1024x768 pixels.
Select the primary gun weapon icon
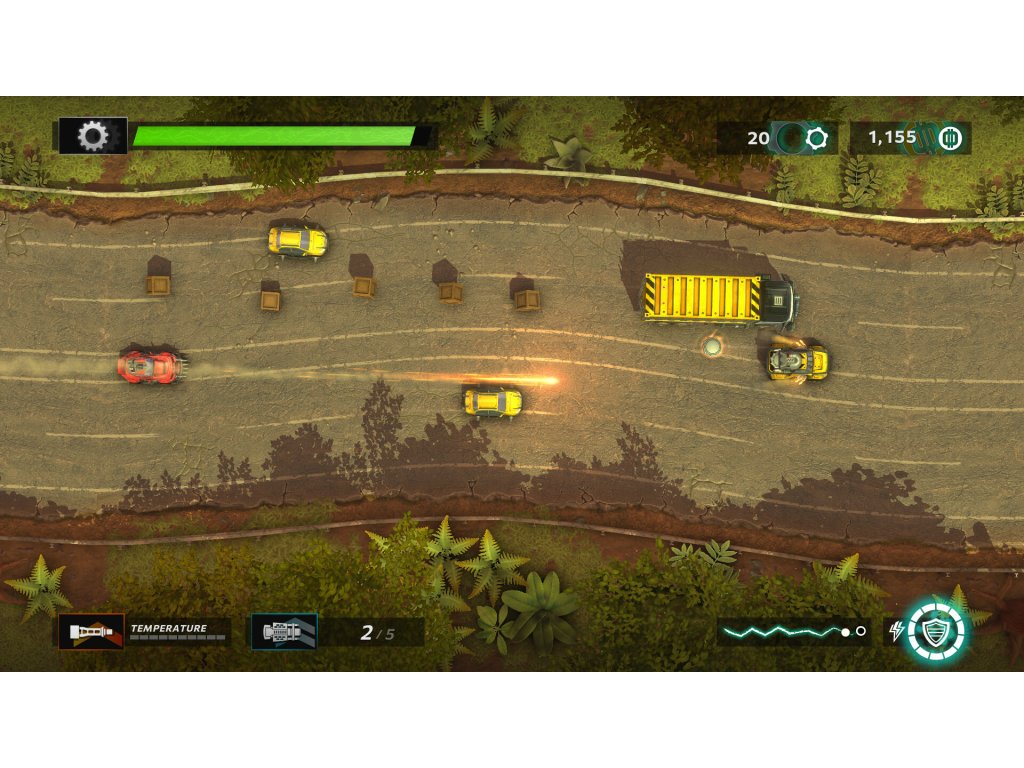point(91,631)
